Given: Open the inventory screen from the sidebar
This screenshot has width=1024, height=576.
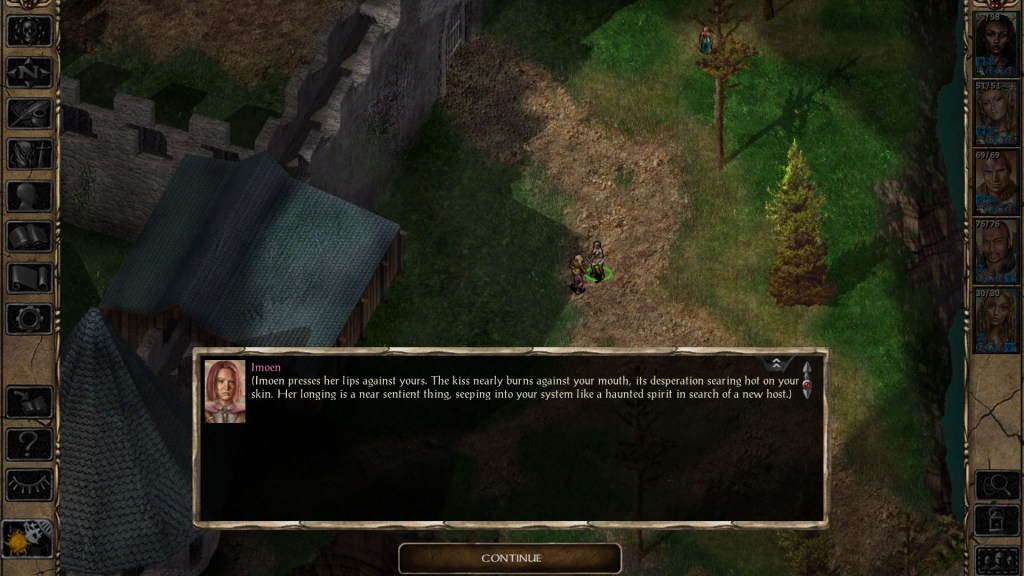Looking at the screenshot, I should click(29, 154).
